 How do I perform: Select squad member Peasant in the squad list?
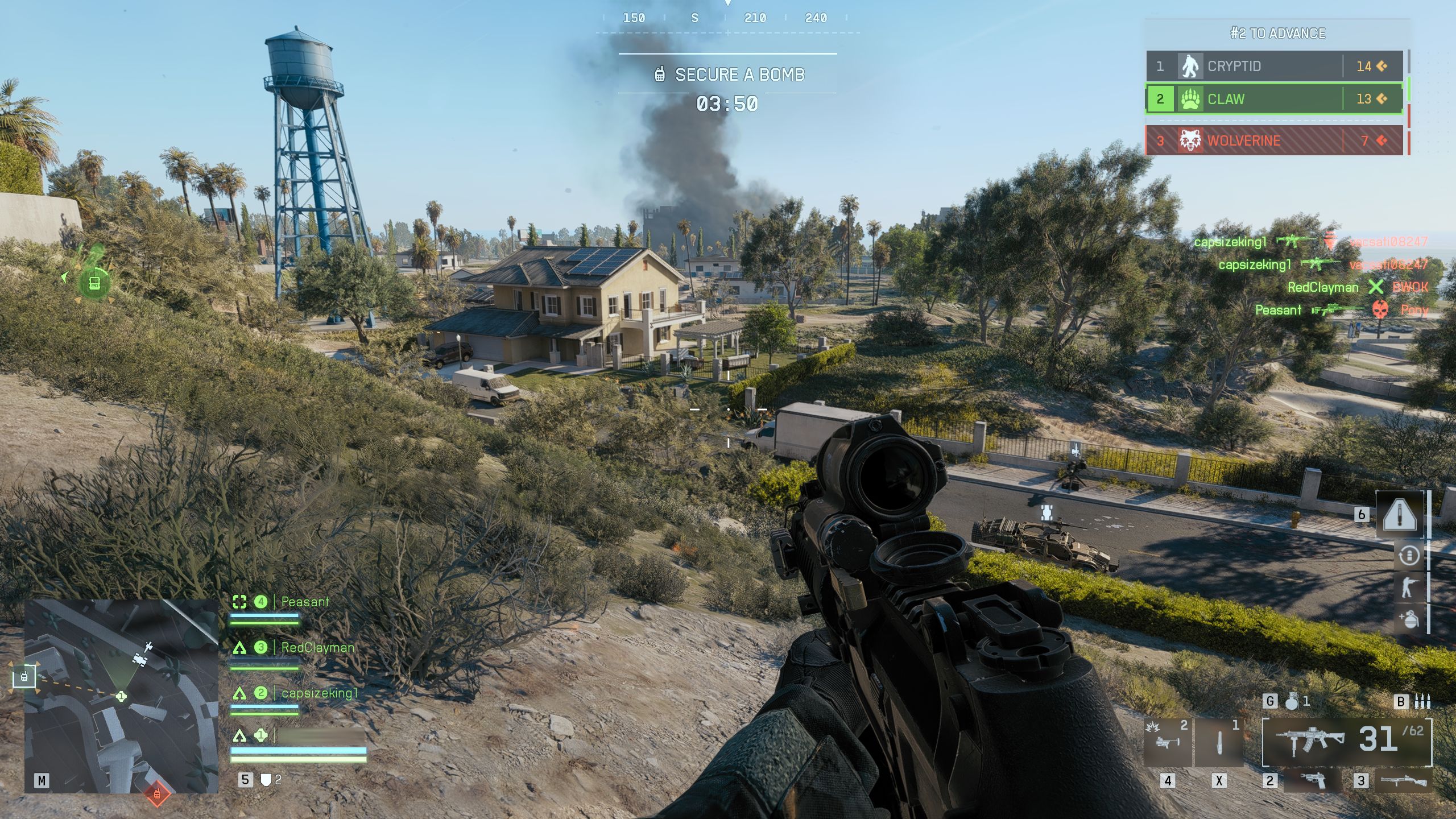pos(305,602)
